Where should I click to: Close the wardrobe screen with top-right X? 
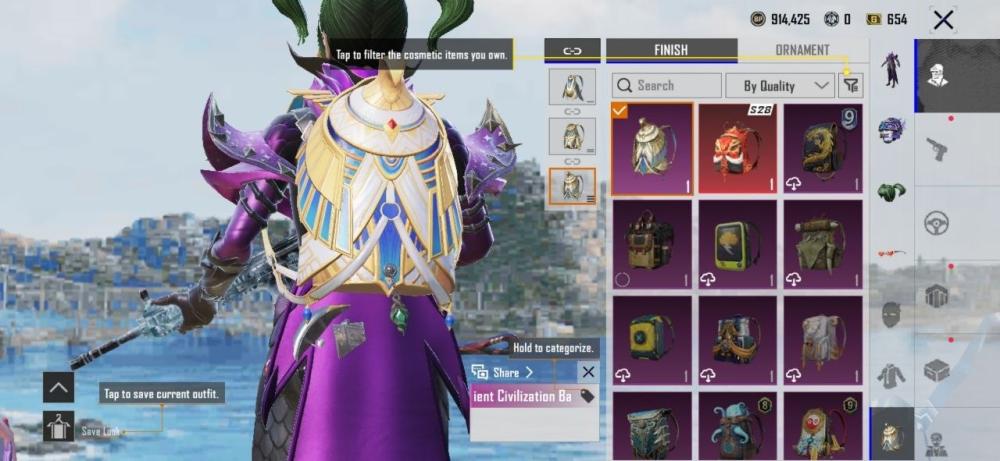942,19
